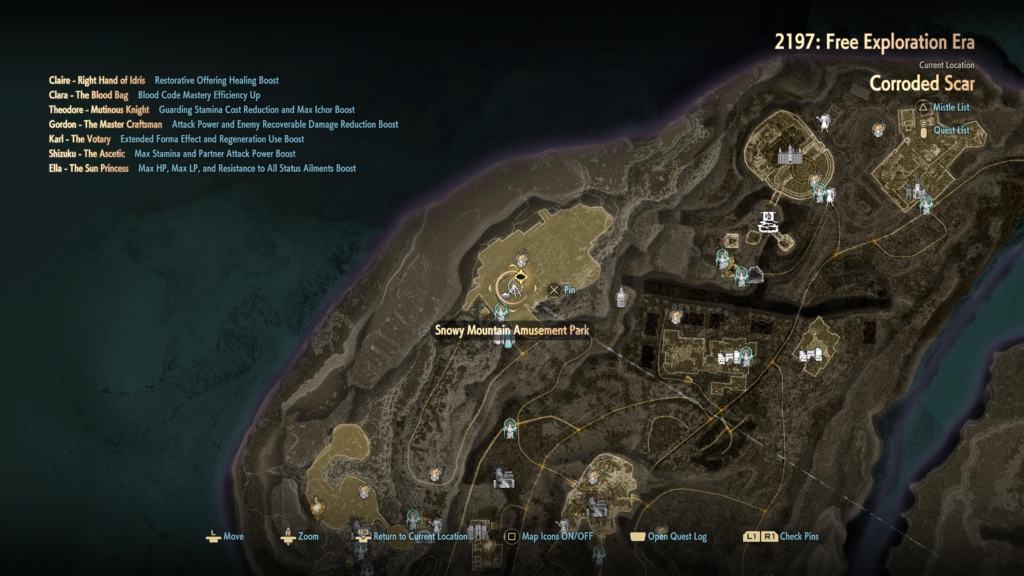Screen dimensions: 1024x576
Task: Select the Snowy Mountain Amusement Park label
Action: coord(510,330)
